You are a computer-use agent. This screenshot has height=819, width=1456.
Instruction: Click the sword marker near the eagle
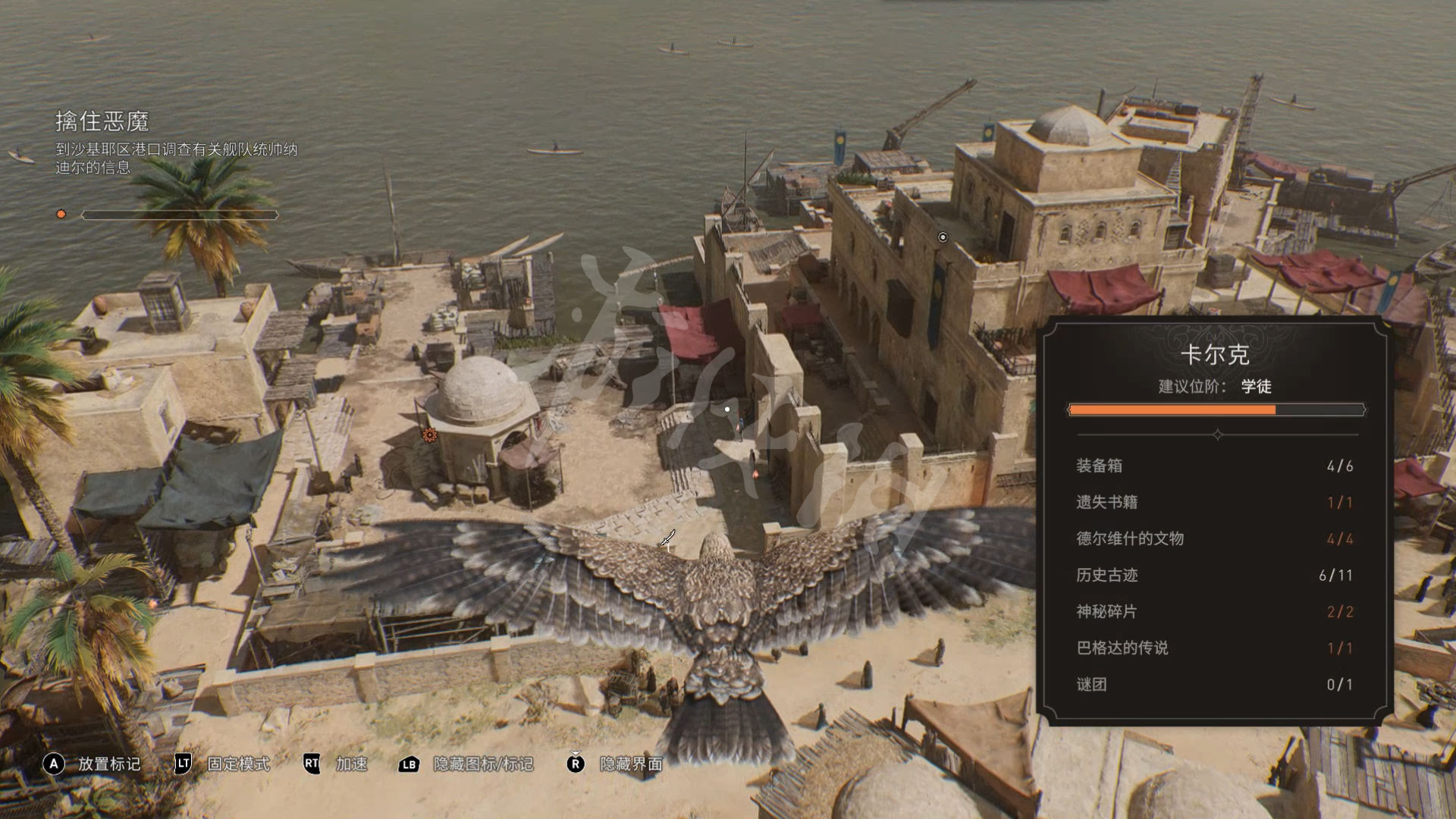click(667, 538)
